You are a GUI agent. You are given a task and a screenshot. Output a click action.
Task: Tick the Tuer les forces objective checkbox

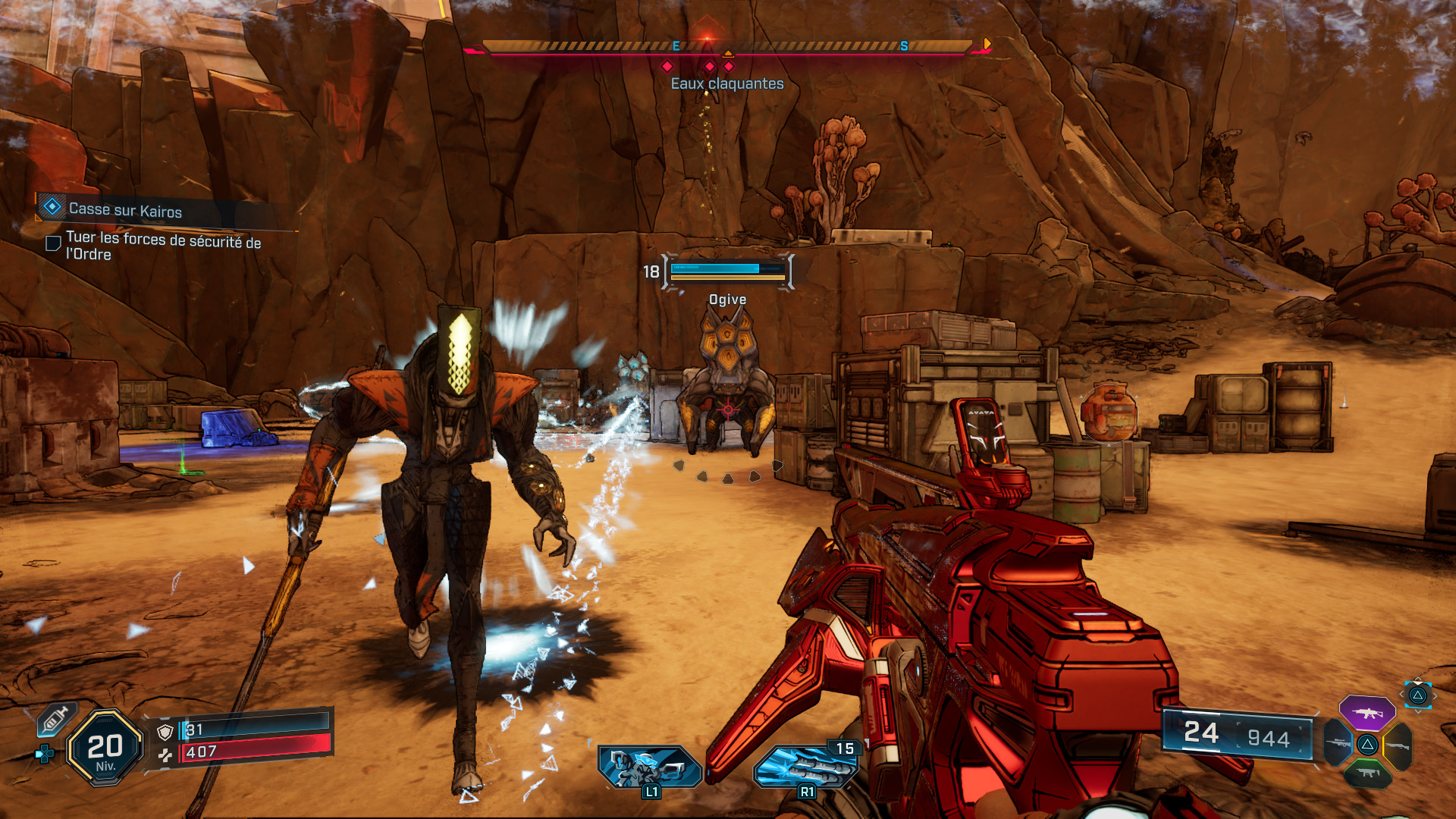tap(54, 243)
